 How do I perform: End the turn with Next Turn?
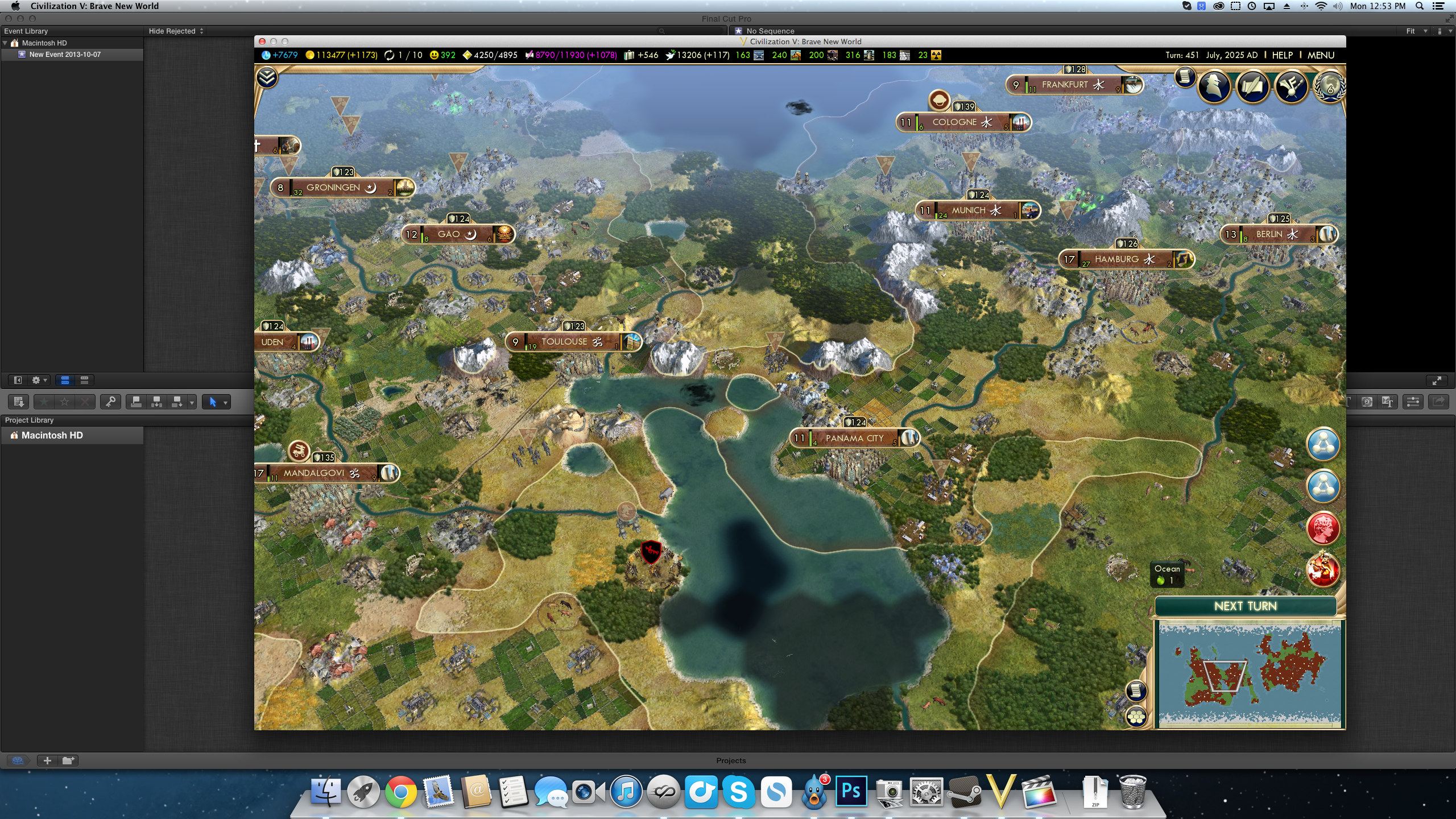point(1245,606)
